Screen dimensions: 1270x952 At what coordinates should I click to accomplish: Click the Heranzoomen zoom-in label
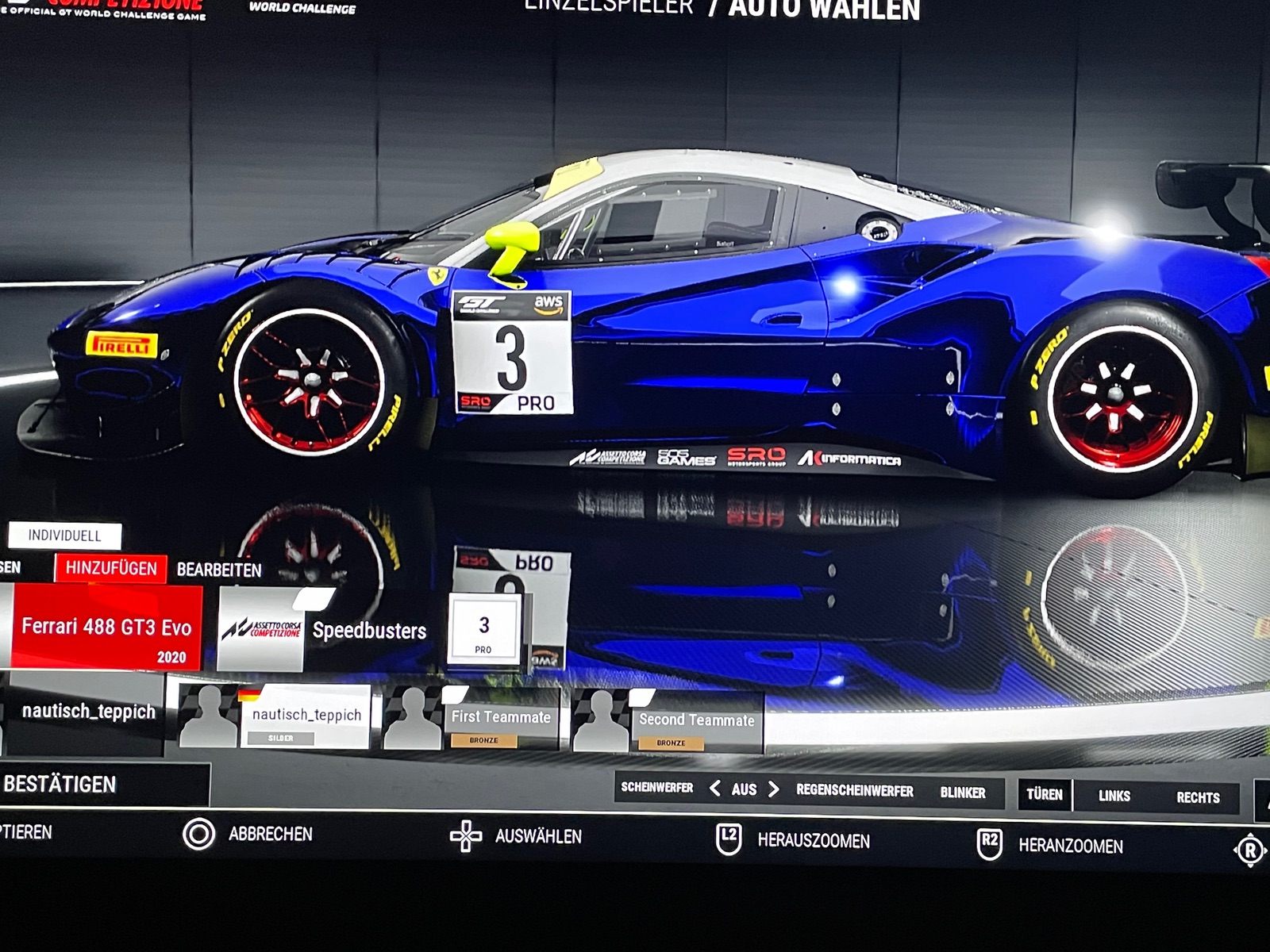[1070, 846]
